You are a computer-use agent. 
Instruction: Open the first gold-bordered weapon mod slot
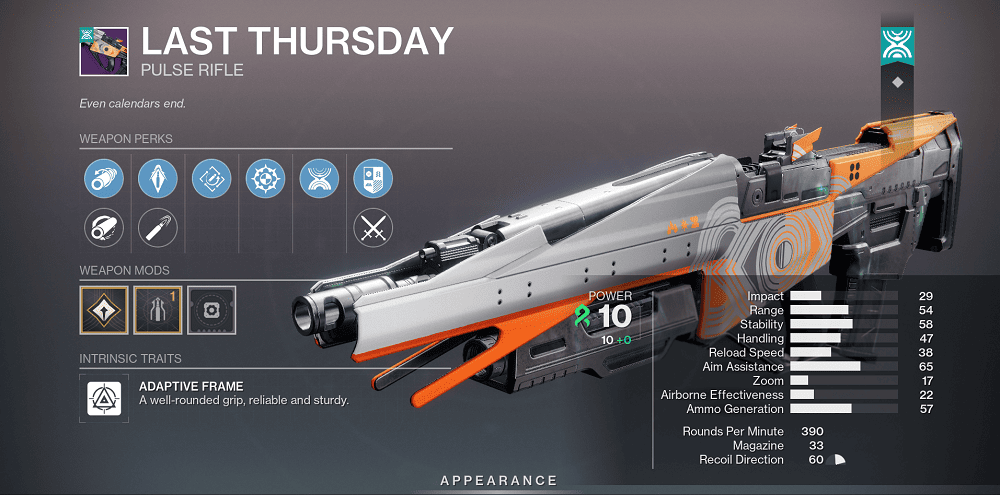pos(103,310)
